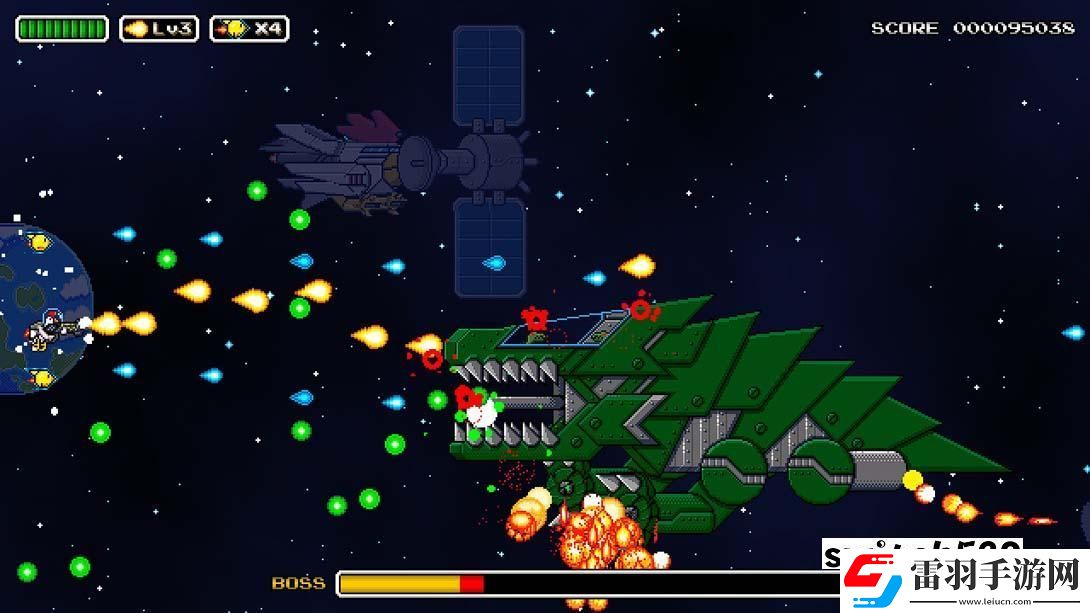Screen dimensions: 1090x613
Task: Activate the bomb stock X4 icon
Action: pos(249,29)
